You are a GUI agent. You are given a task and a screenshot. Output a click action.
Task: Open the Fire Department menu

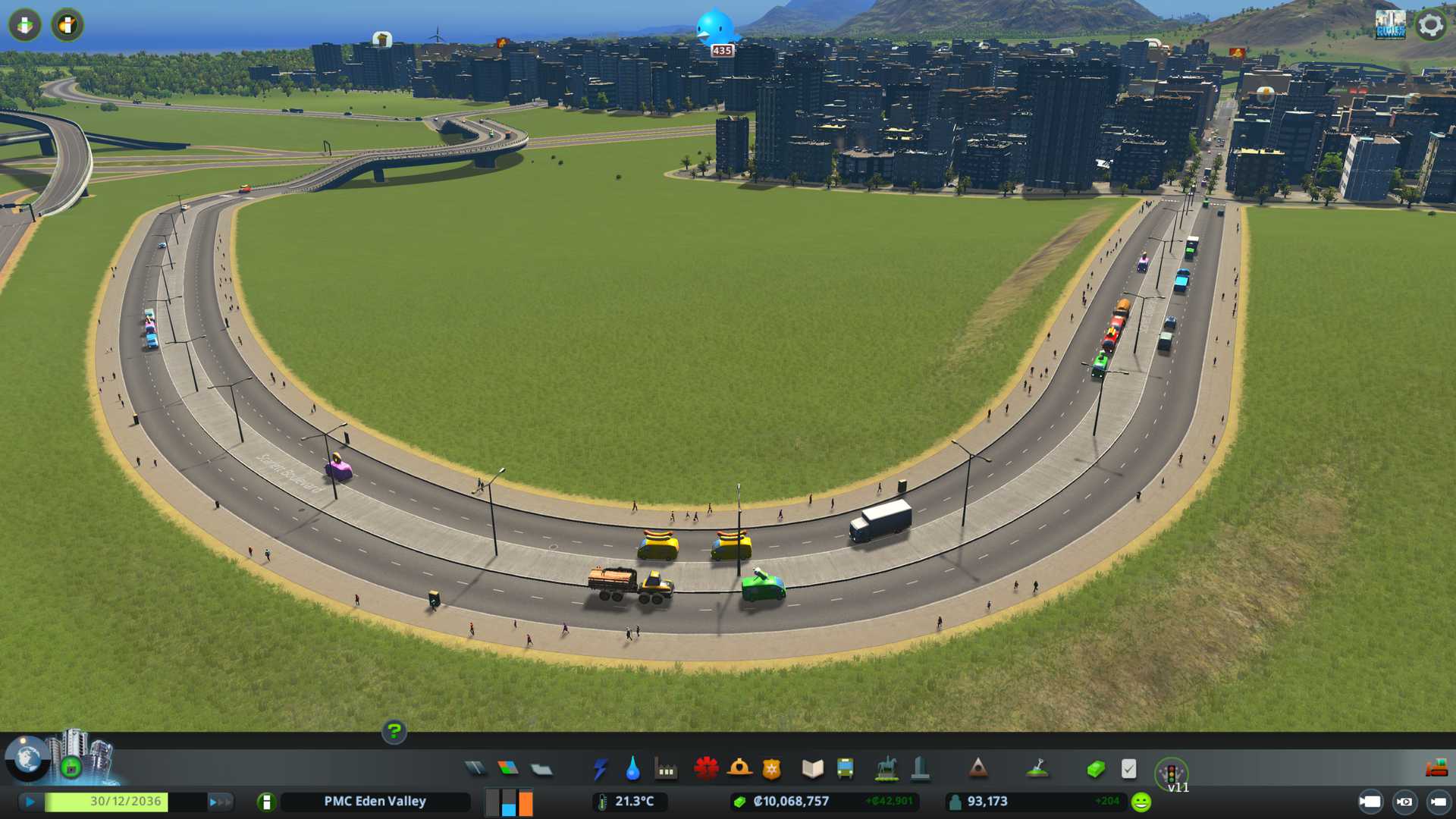[739, 769]
